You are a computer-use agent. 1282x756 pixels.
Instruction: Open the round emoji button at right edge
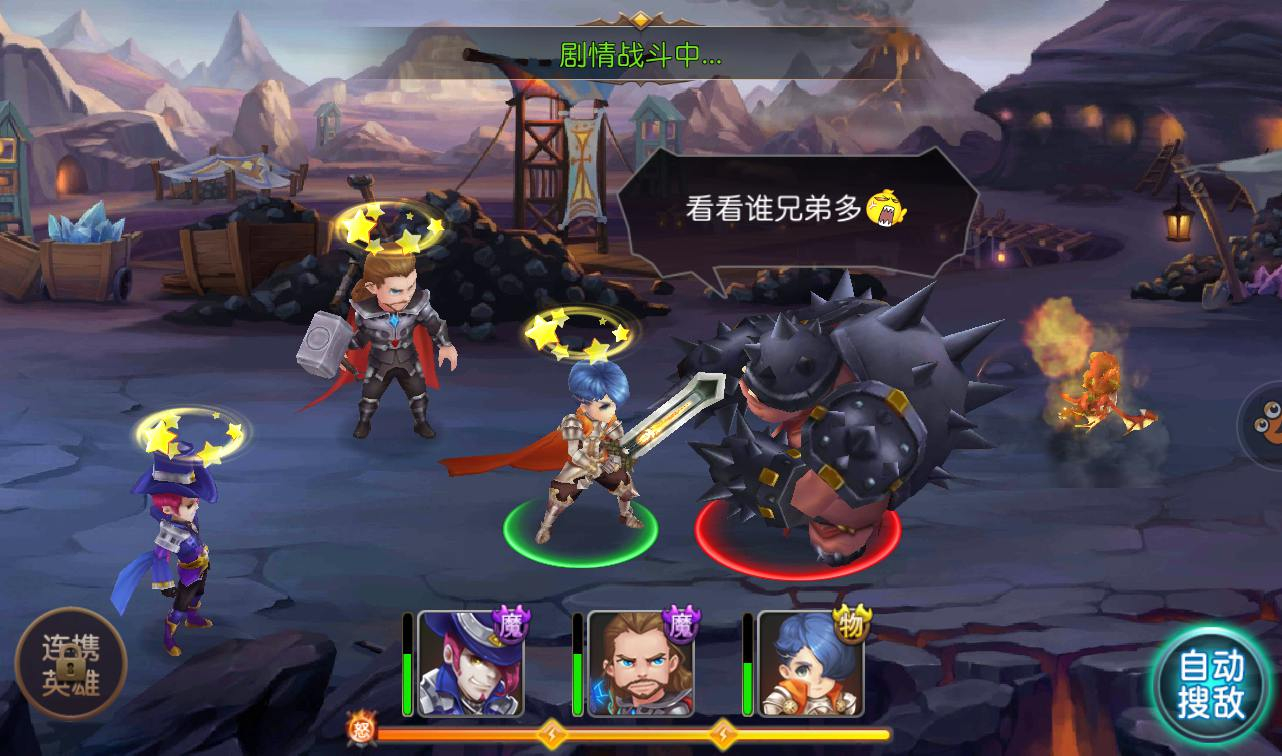point(1264,423)
